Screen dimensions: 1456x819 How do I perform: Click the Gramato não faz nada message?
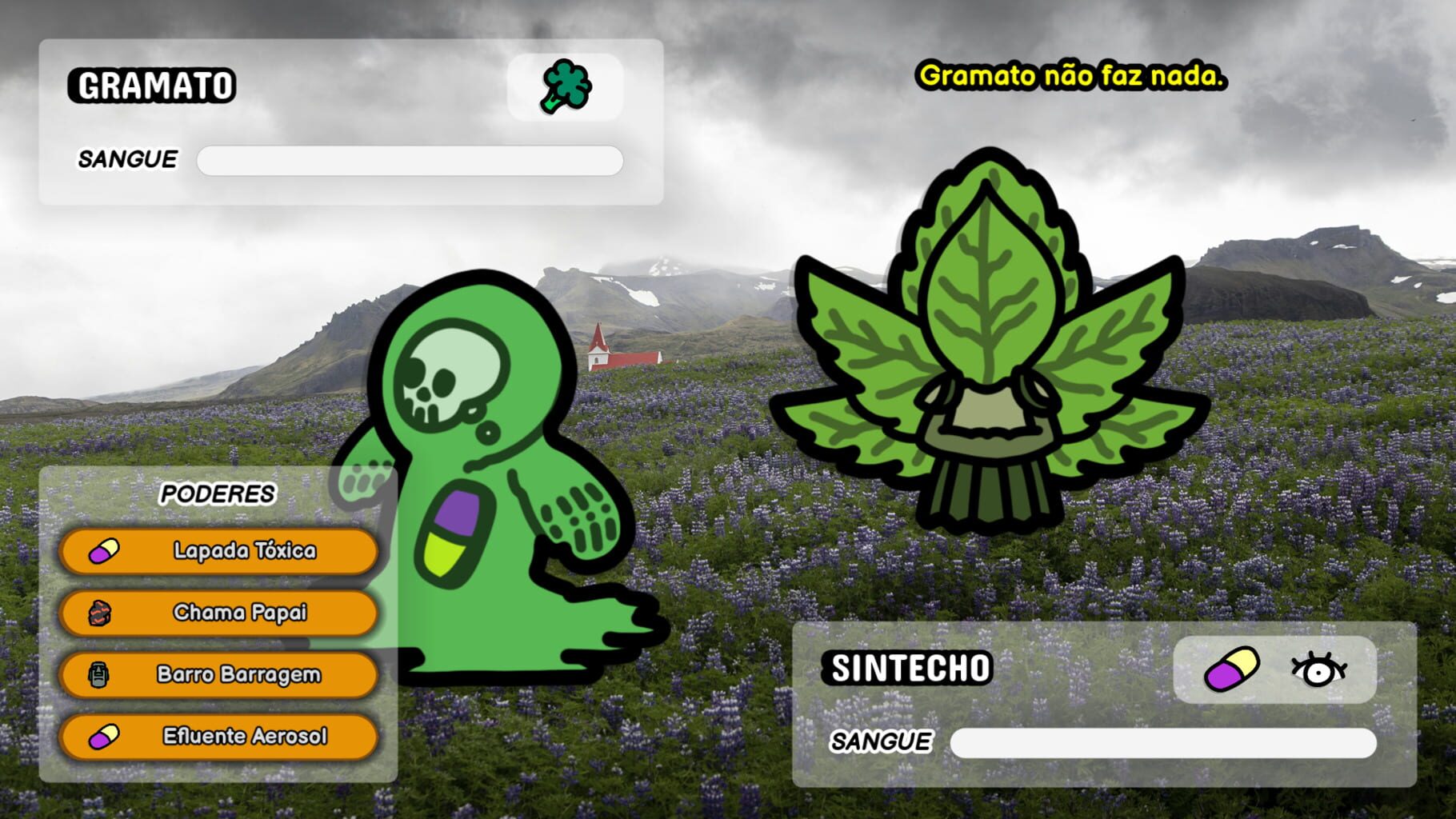(x=1073, y=78)
